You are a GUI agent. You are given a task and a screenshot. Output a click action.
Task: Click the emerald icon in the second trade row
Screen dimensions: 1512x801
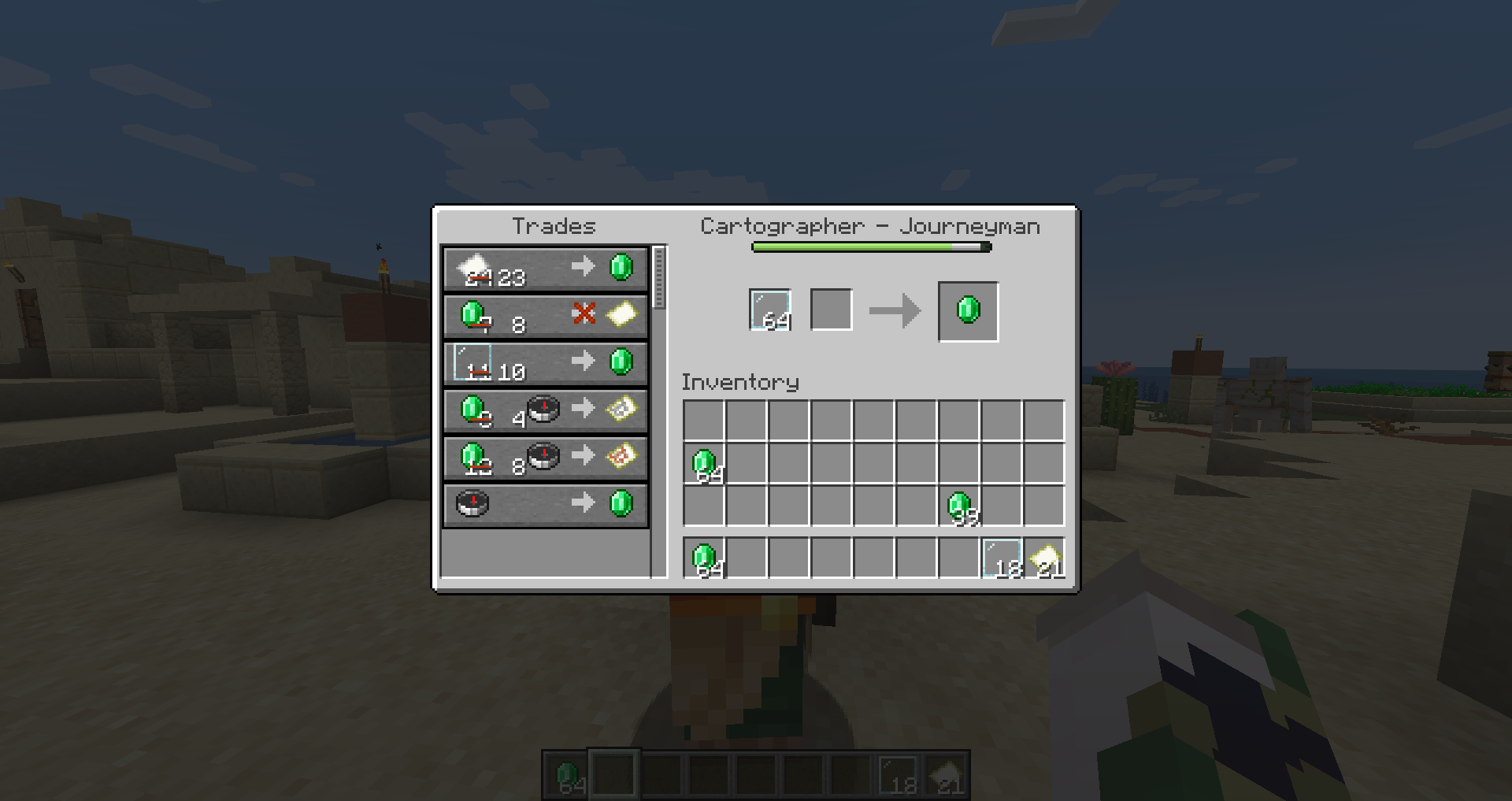pyautogui.click(x=470, y=315)
